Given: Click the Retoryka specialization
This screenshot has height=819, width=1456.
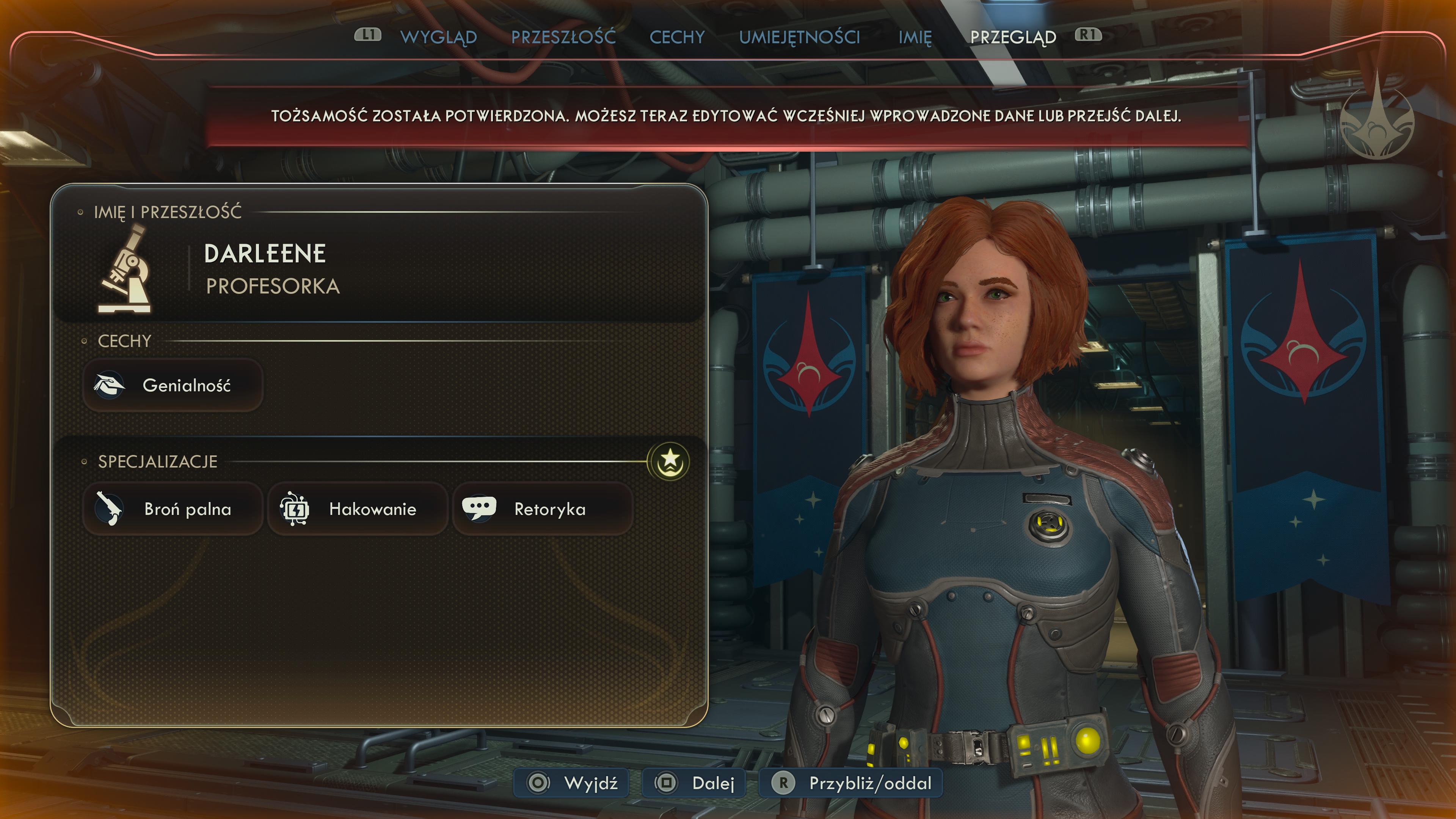Looking at the screenshot, I should [x=543, y=509].
